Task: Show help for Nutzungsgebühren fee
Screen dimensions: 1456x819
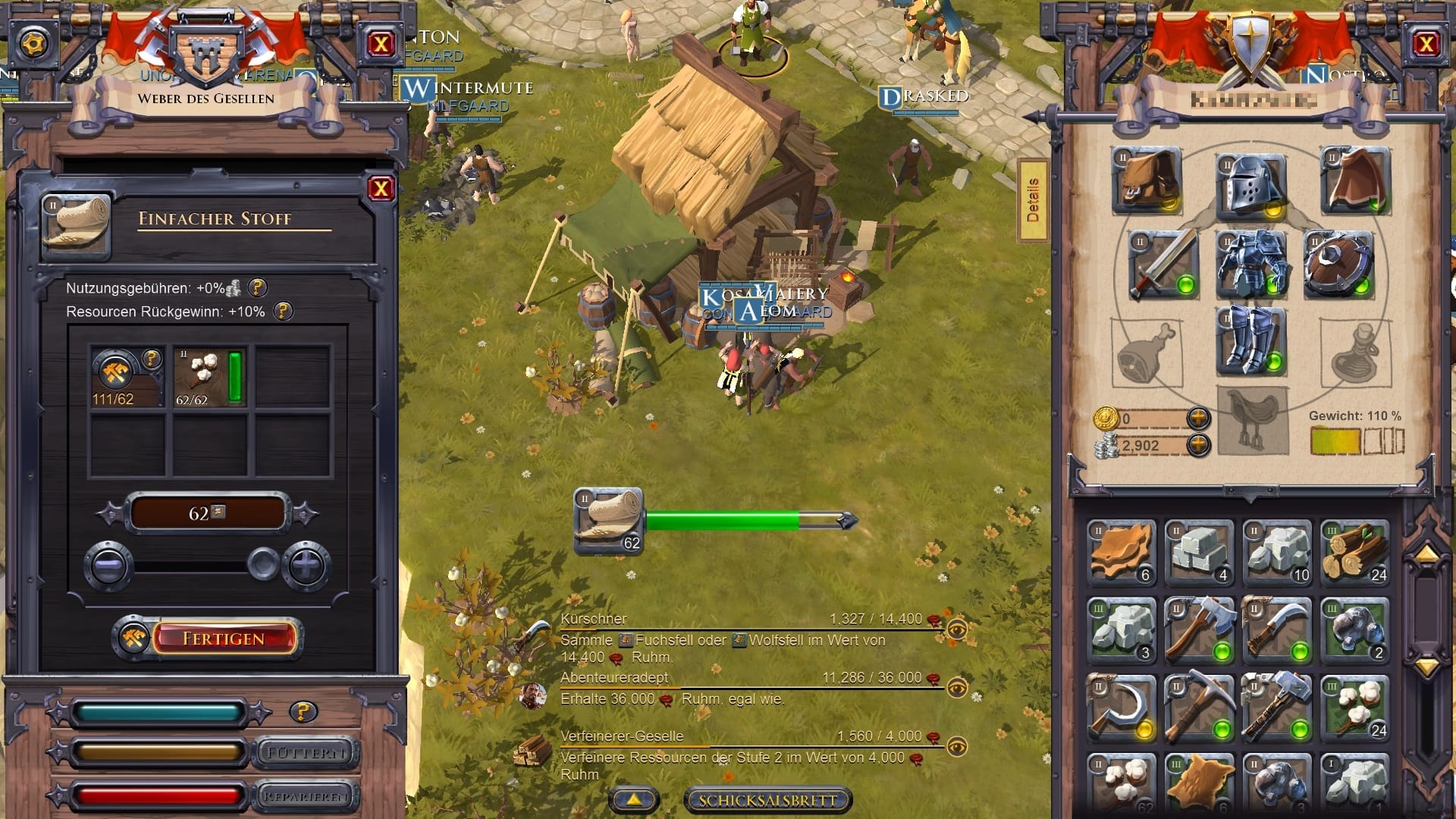Action: [258, 288]
